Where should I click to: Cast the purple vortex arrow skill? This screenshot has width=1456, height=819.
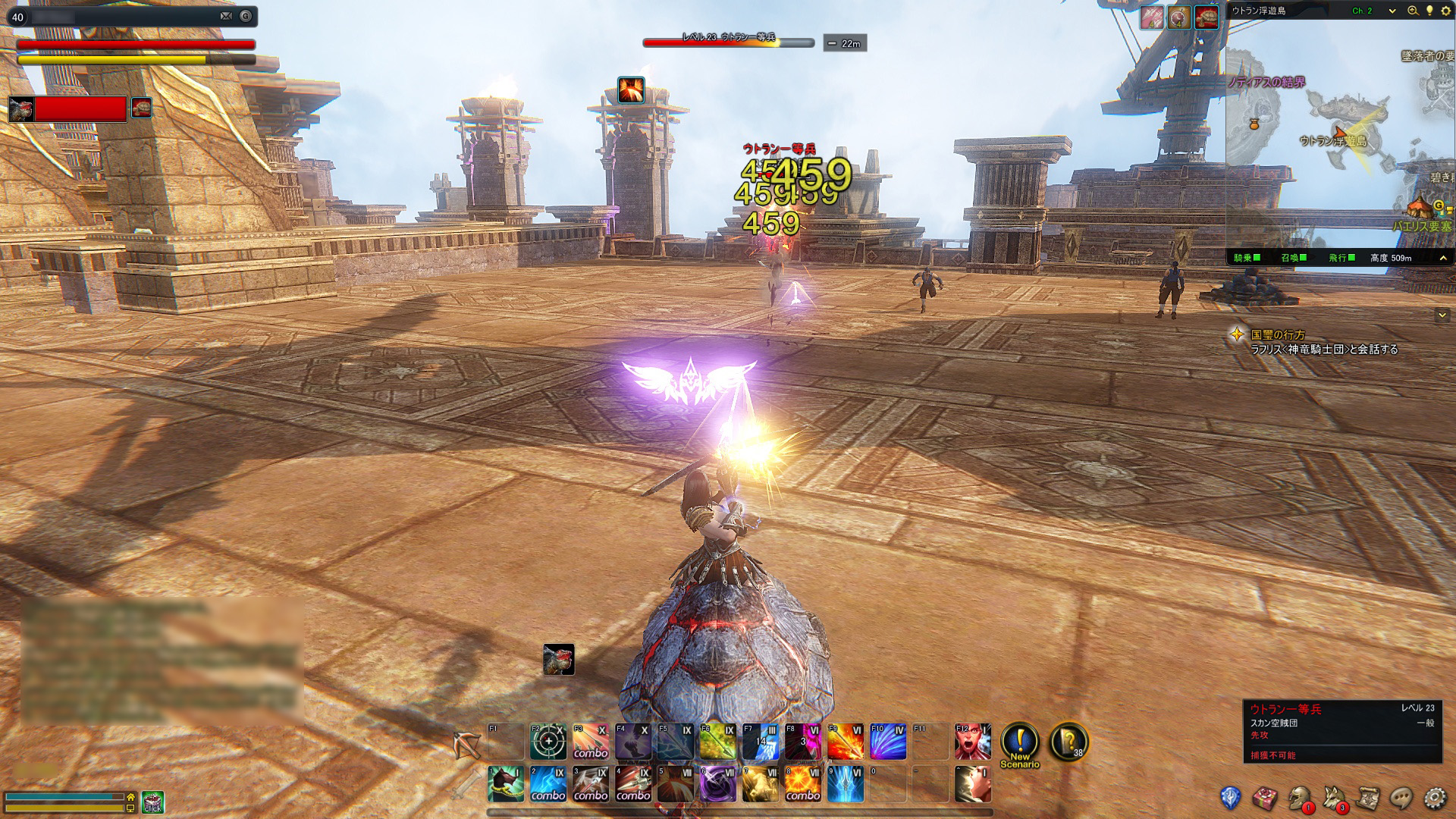point(717,784)
